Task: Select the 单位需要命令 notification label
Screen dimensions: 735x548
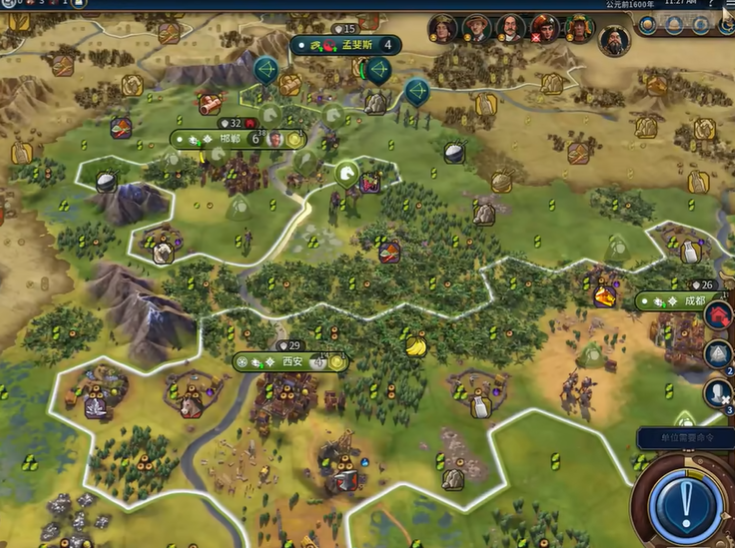Action: (x=682, y=437)
